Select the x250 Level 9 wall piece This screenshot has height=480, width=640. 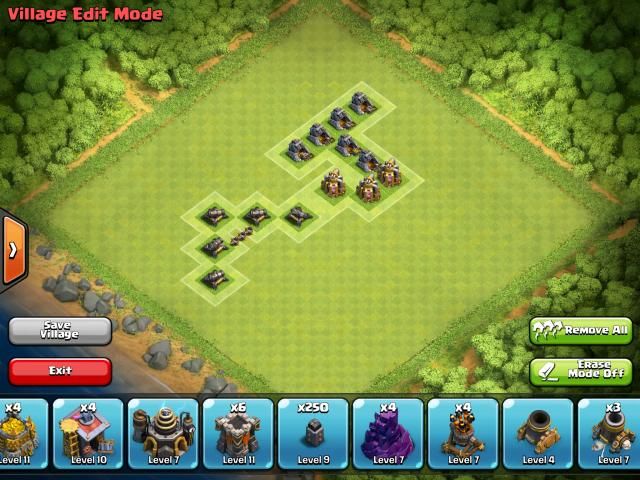click(313, 433)
